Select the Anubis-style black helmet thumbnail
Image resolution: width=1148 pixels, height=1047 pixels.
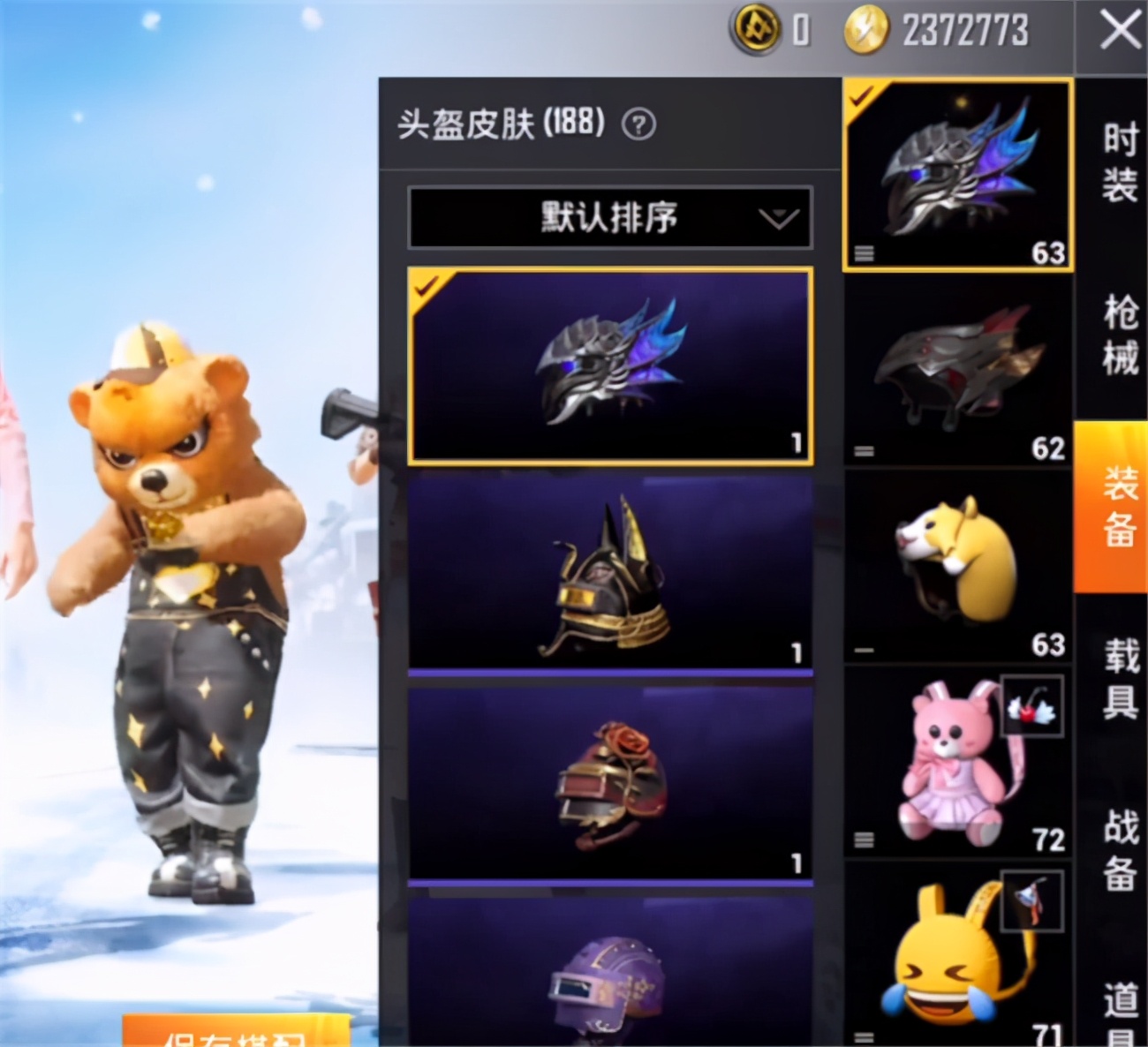point(609,574)
